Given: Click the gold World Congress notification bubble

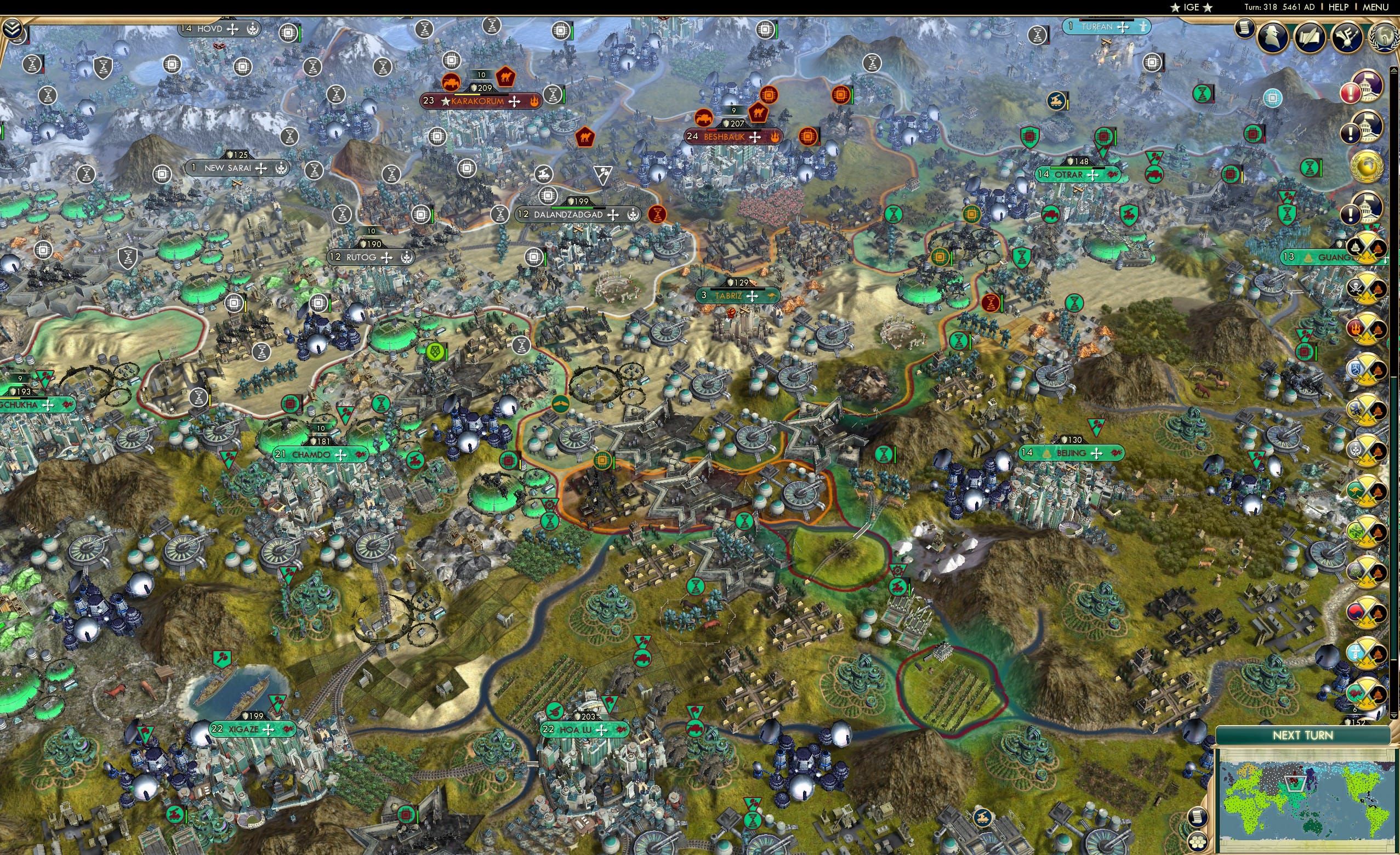Looking at the screenshot, I should [1368, 165].
